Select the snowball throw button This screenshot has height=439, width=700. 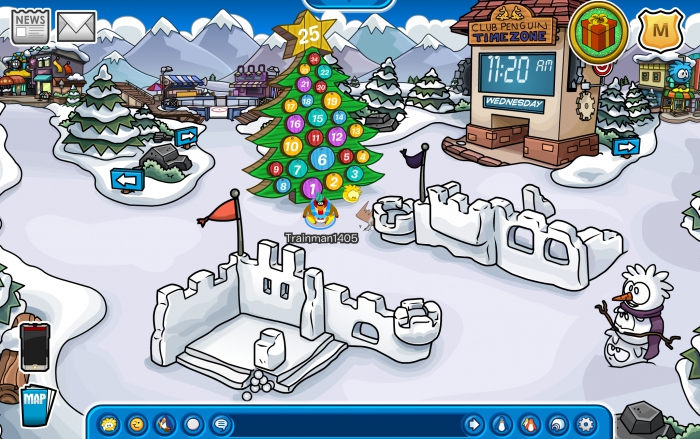pyautogui.click(x=193, y=424)
